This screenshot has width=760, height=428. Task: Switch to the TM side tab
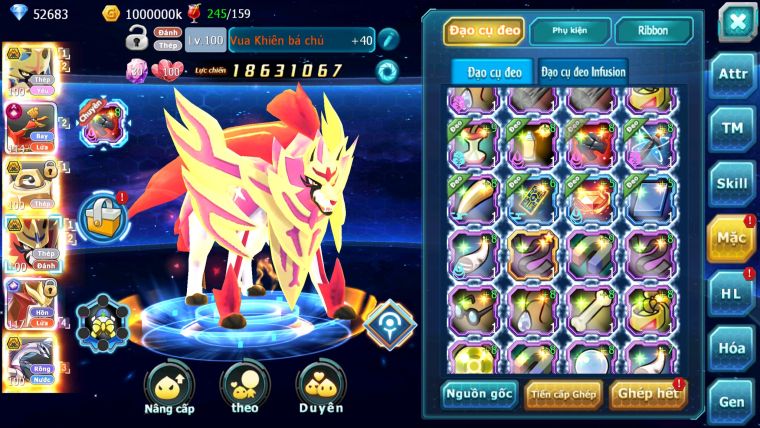tap(733, 128)
